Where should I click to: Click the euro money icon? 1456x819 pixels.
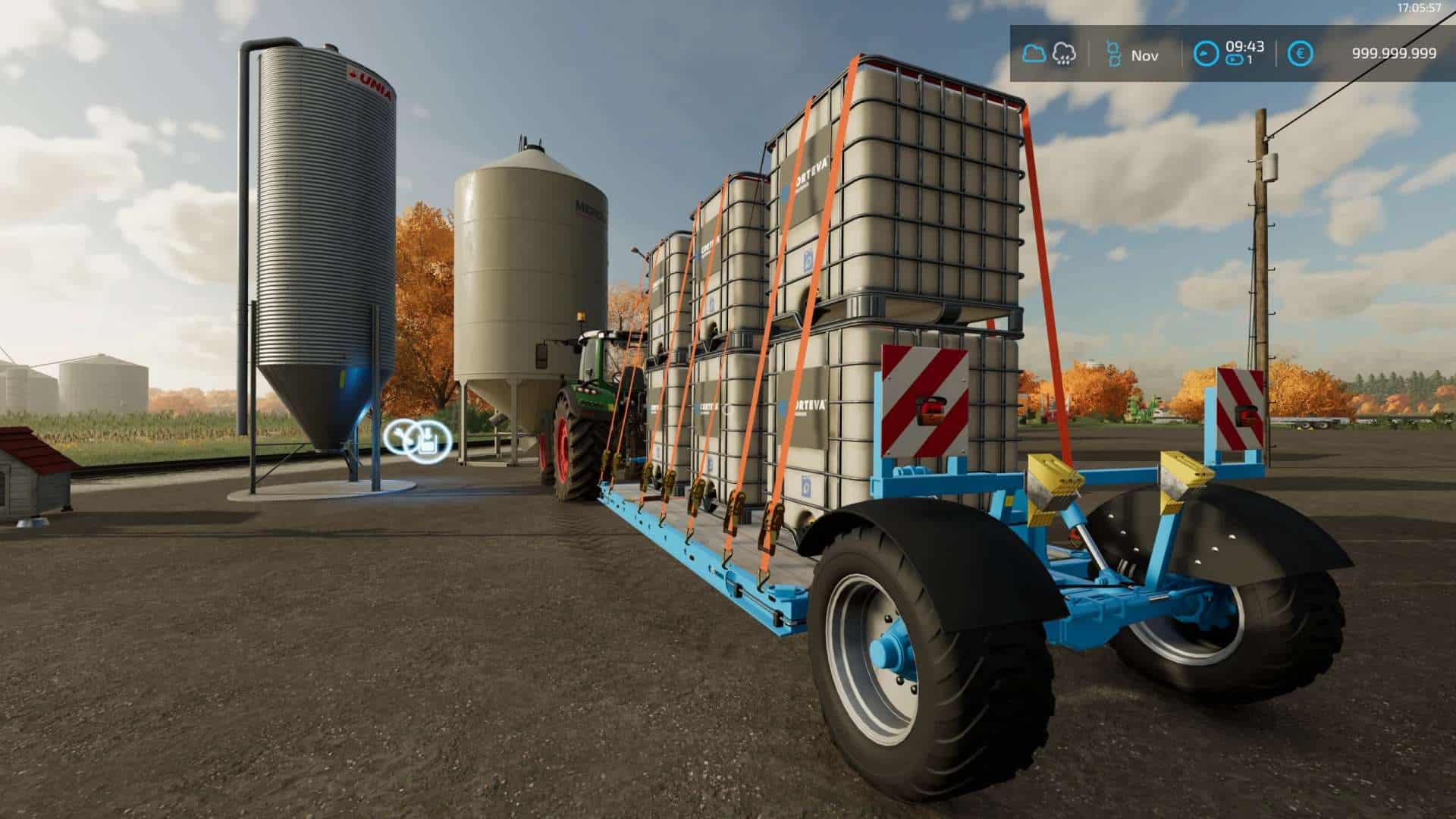(x=1301, y=54)
